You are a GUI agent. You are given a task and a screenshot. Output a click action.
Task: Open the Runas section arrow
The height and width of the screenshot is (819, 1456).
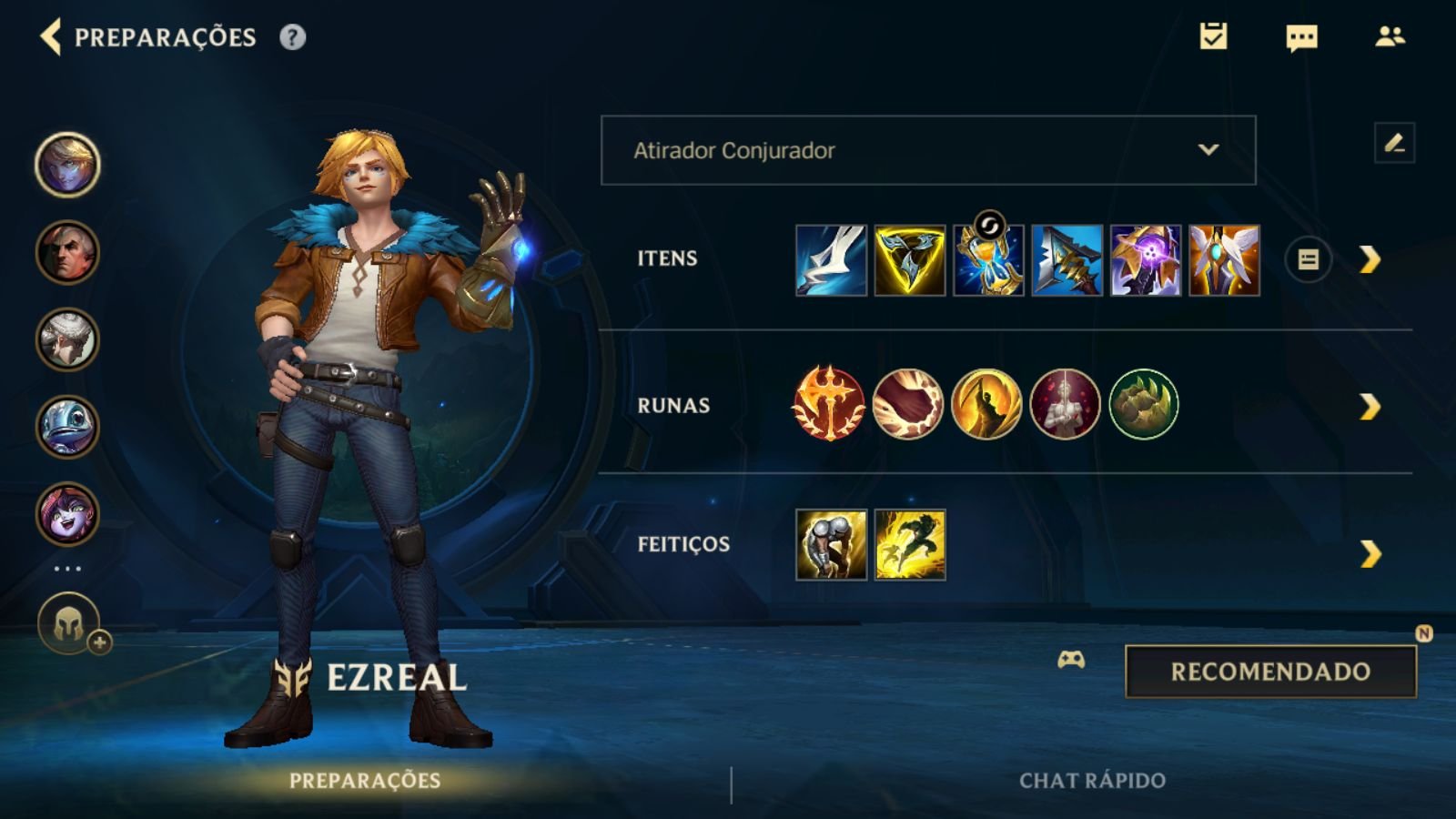(1370, 406)
